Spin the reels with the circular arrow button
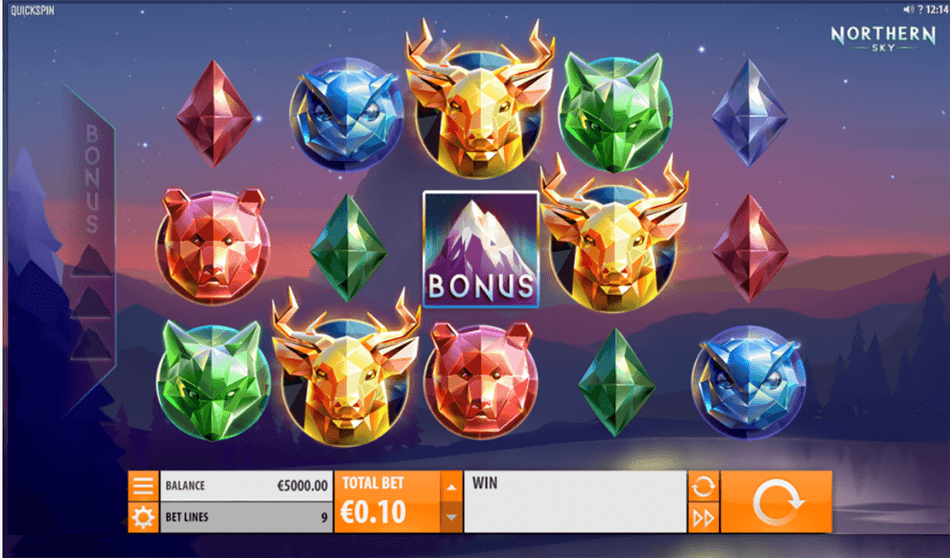This screenshot has width=950, height=558. point(776,502)
